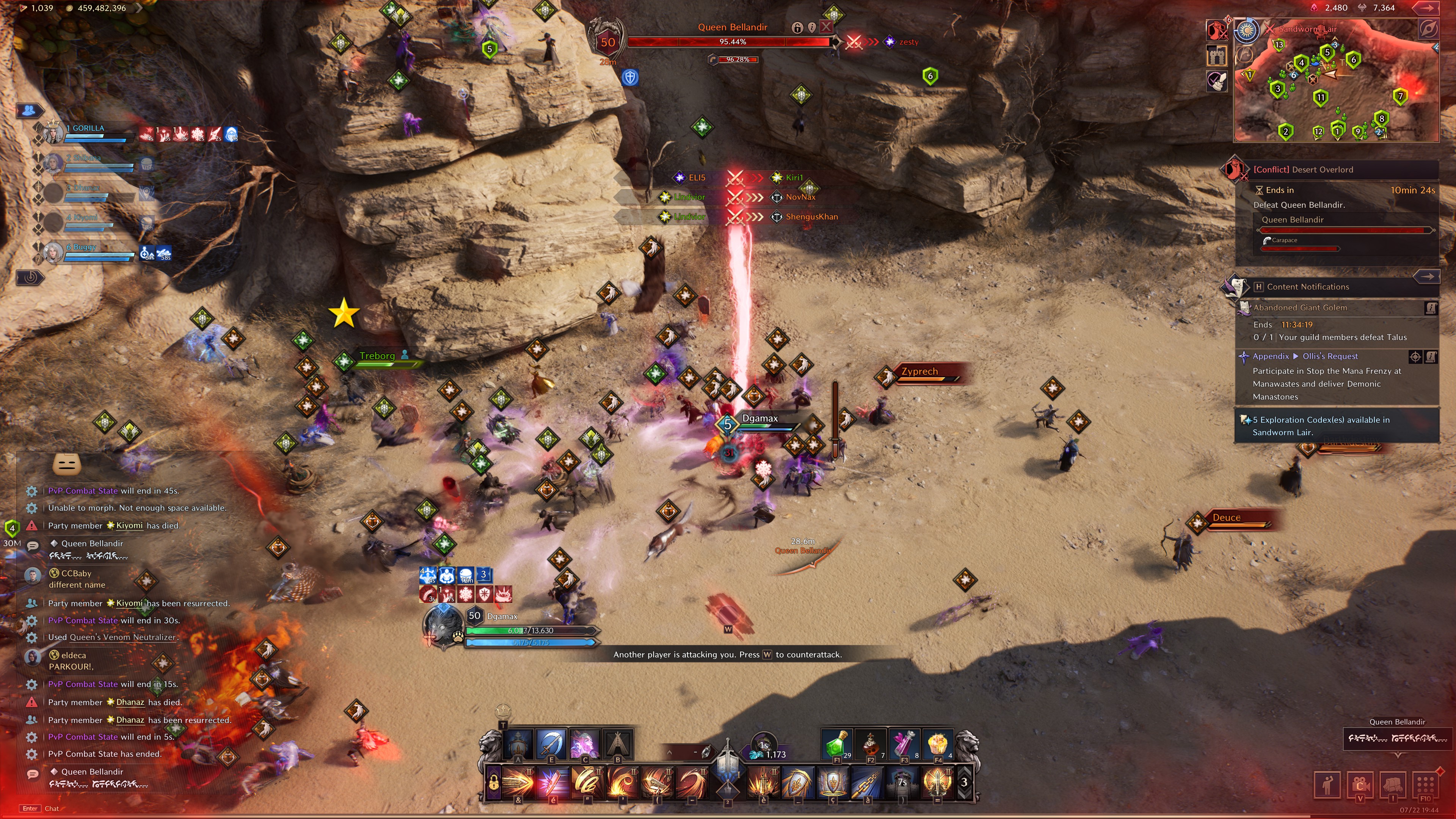Collapse the Content Notifications panel arrow
The width and height of the screenshot is (1456, 819).
click(1427, 276)
